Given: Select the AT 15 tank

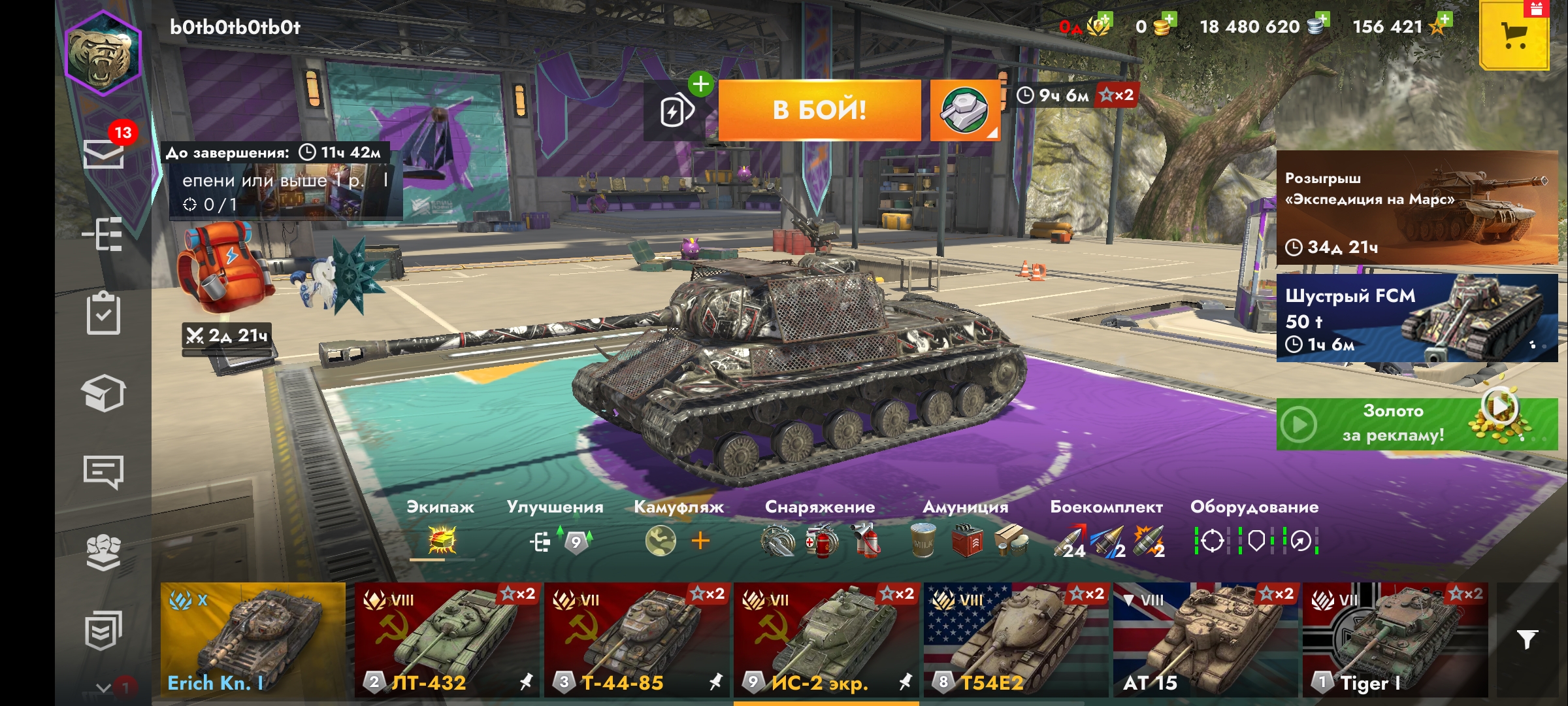Looking at the screenshot, I should pos(1205,639).
